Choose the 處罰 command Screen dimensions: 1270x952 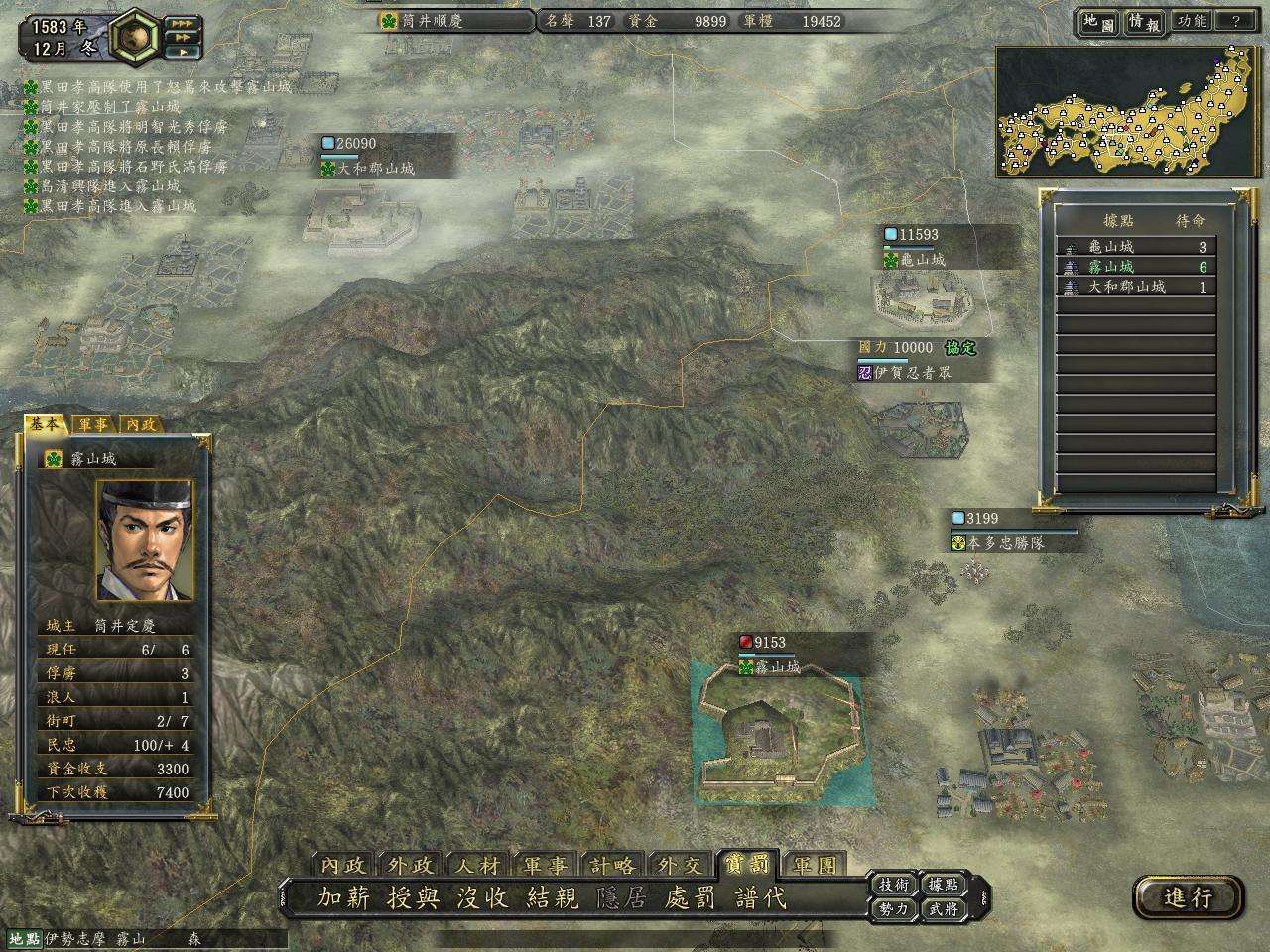(x=691, y=897)
